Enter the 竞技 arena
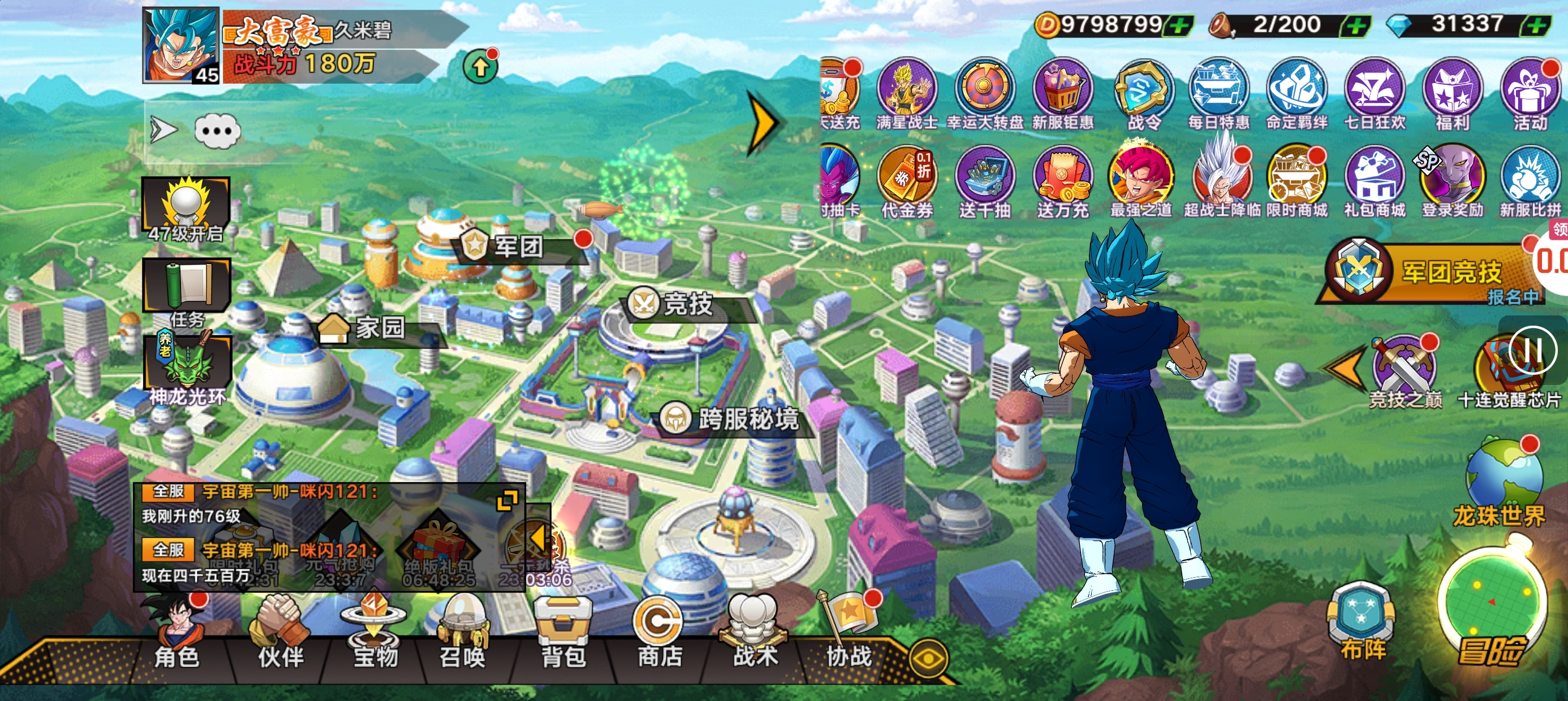The height and width of the screenshot is (701, 1568). [x=687, y=304]
